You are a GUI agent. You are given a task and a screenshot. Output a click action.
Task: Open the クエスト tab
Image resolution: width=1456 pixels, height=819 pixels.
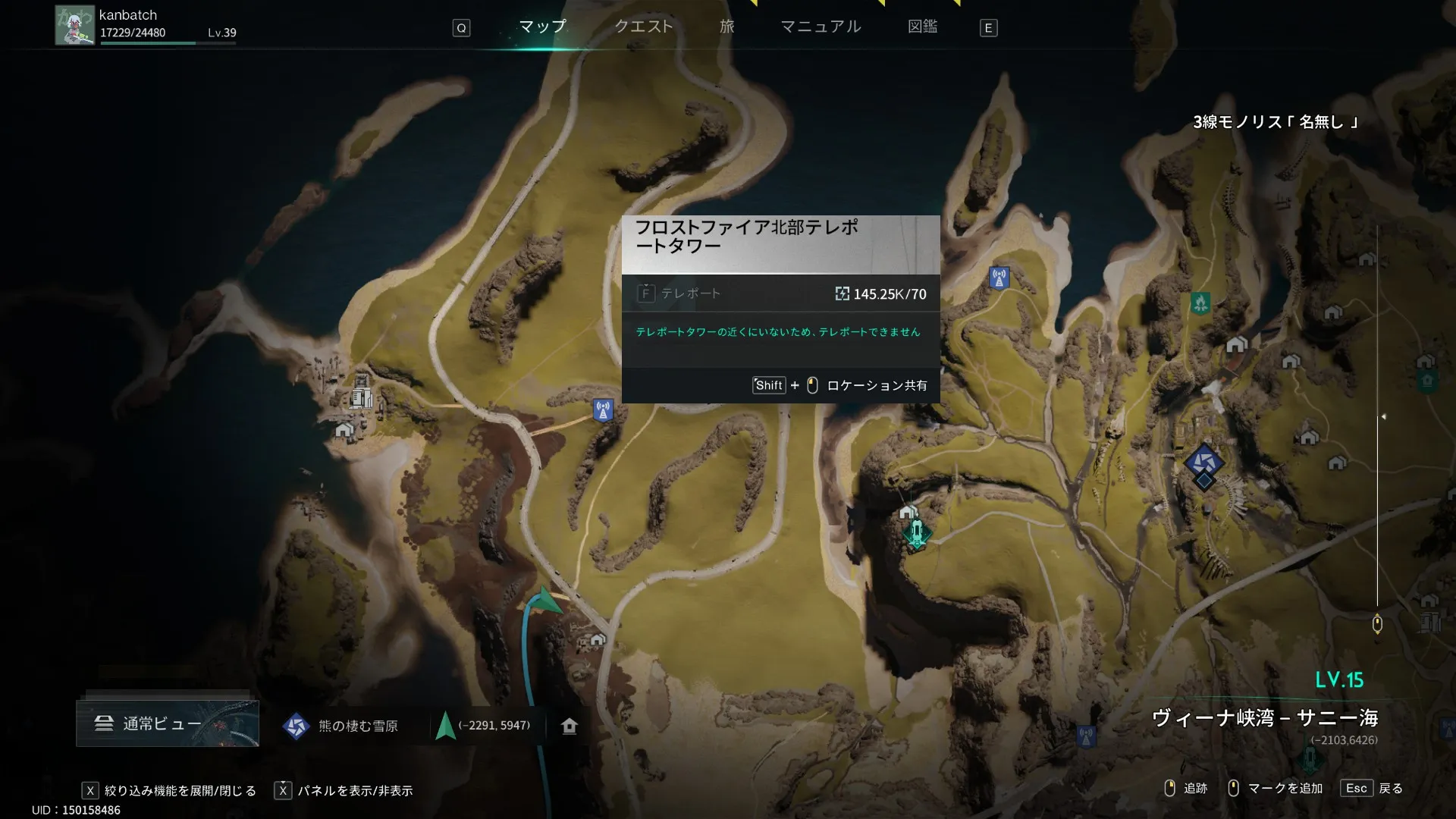point(644,27)
